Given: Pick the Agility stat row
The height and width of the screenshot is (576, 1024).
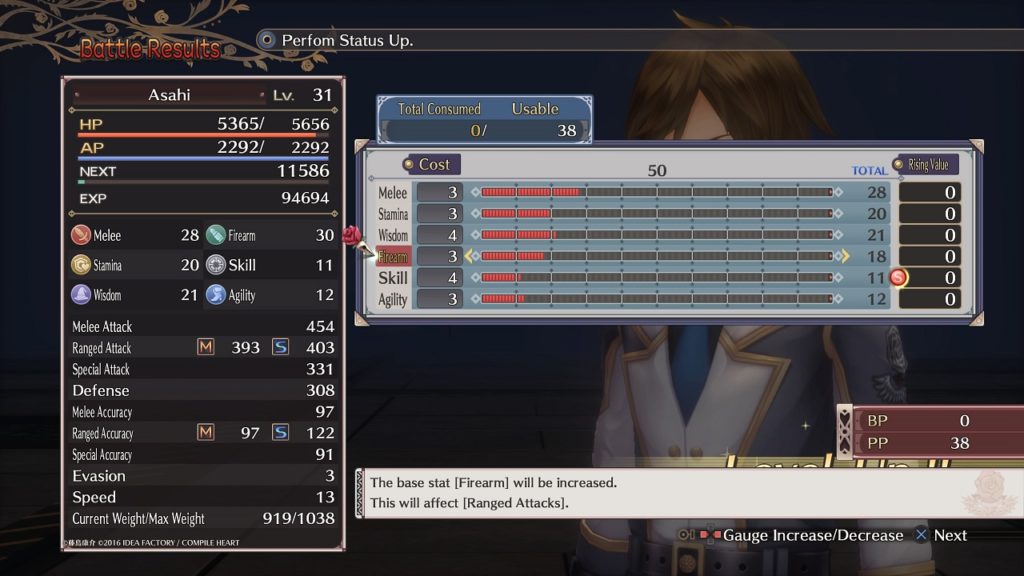Looking at the screenshot, I should coord(393,299).
